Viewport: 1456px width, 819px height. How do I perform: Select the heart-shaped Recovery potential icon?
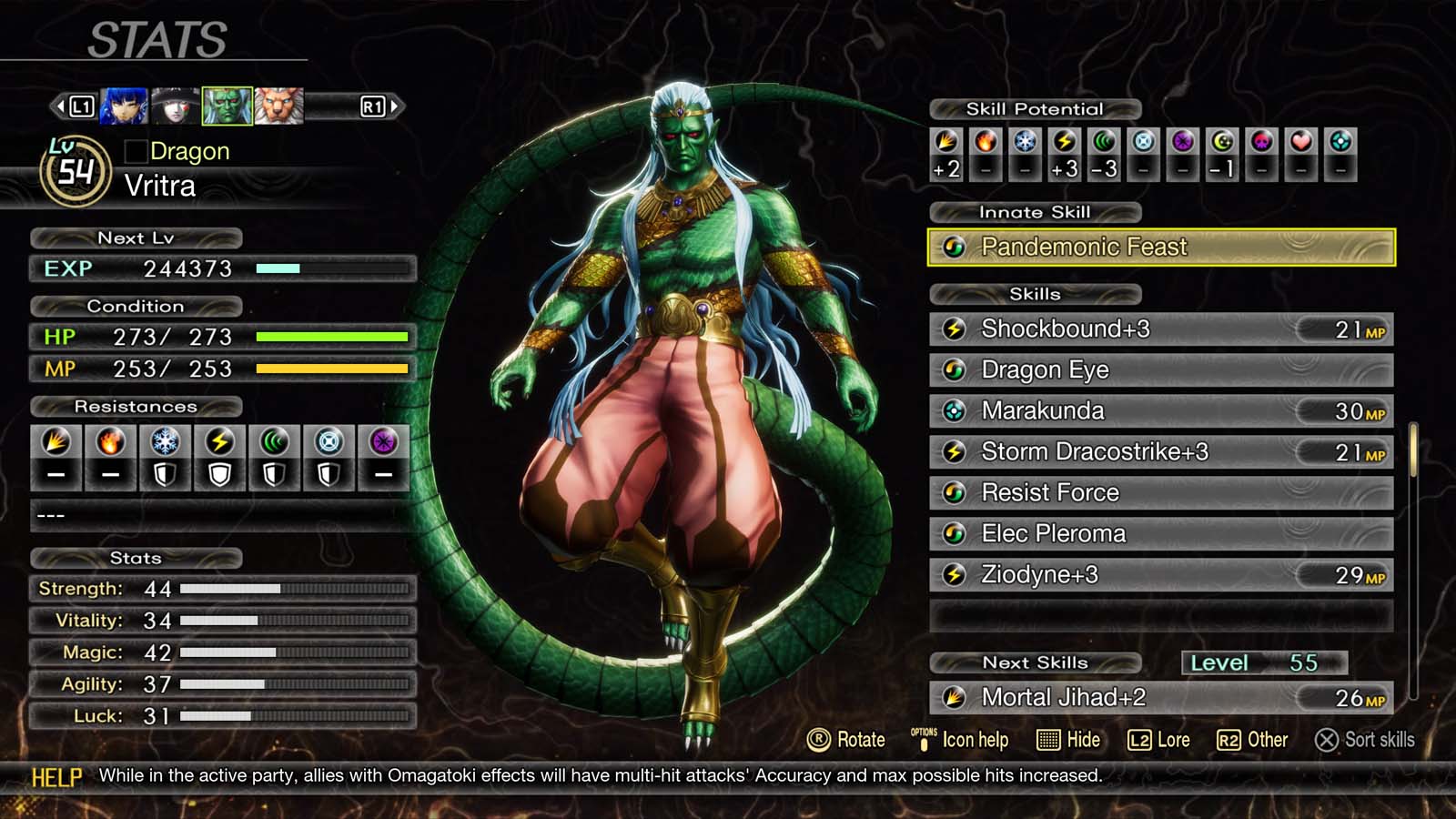(1299, 146)
